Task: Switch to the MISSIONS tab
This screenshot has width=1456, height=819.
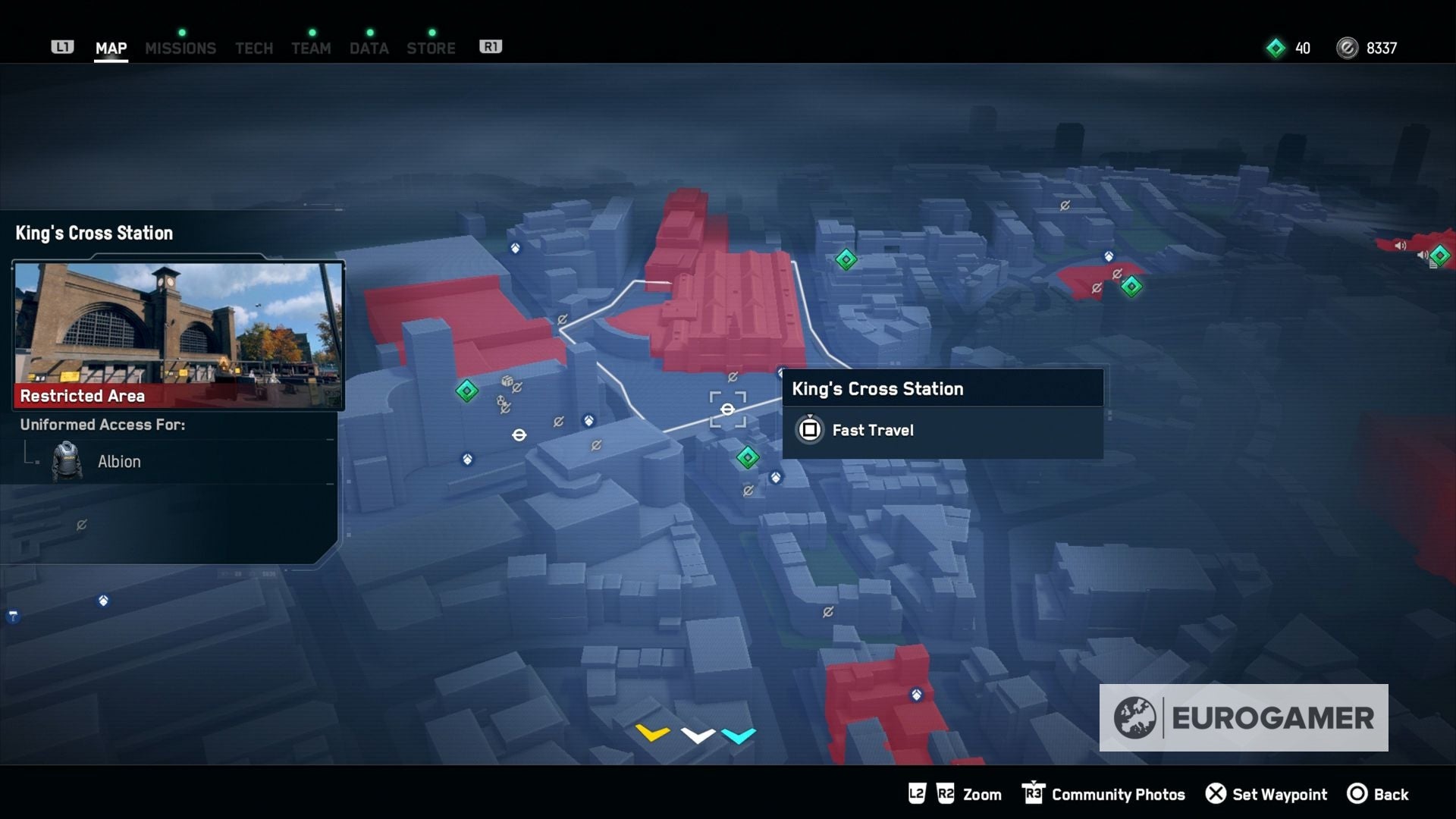Action: (180, 47)
